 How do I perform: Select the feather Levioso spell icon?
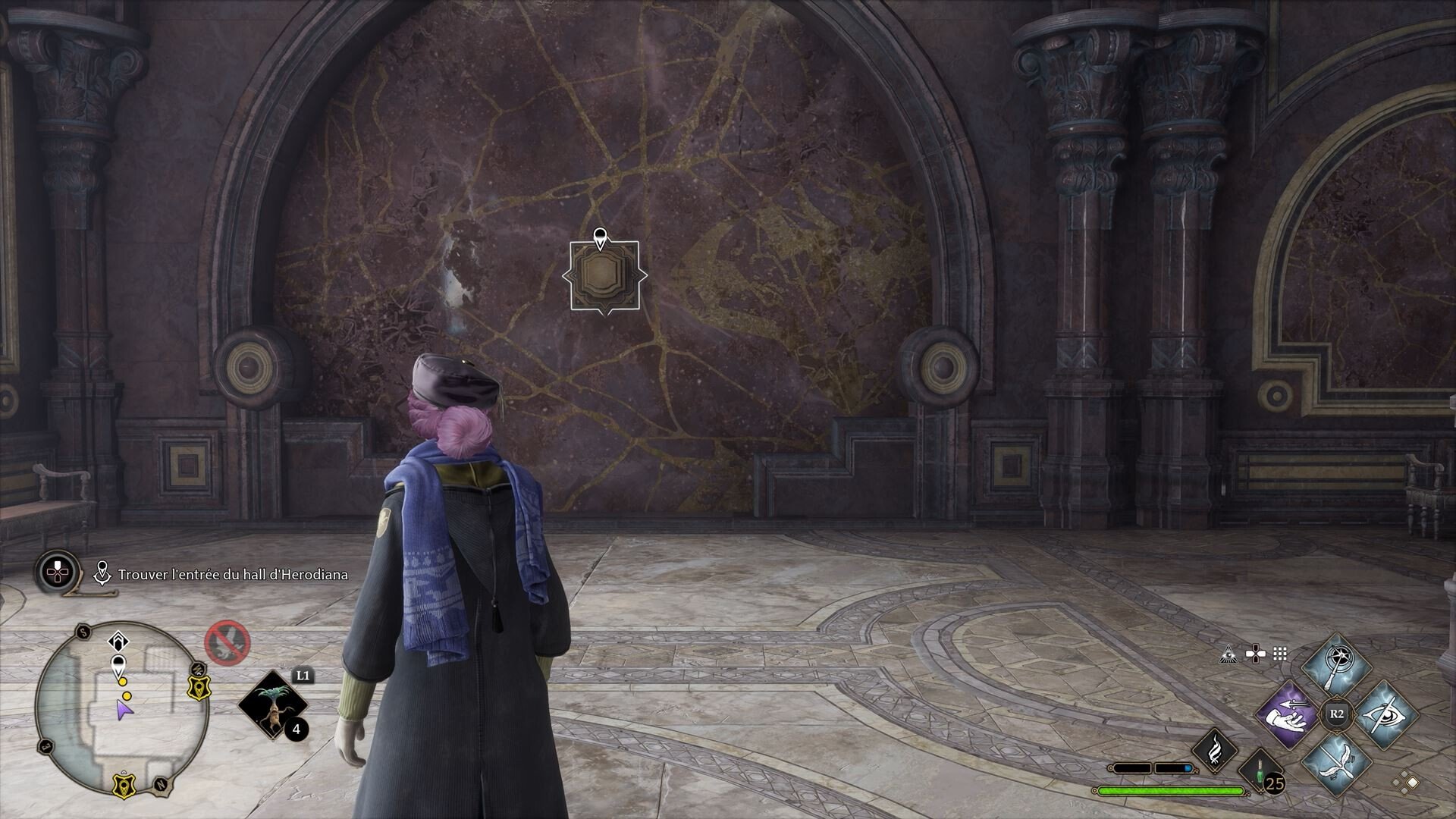1336,763
